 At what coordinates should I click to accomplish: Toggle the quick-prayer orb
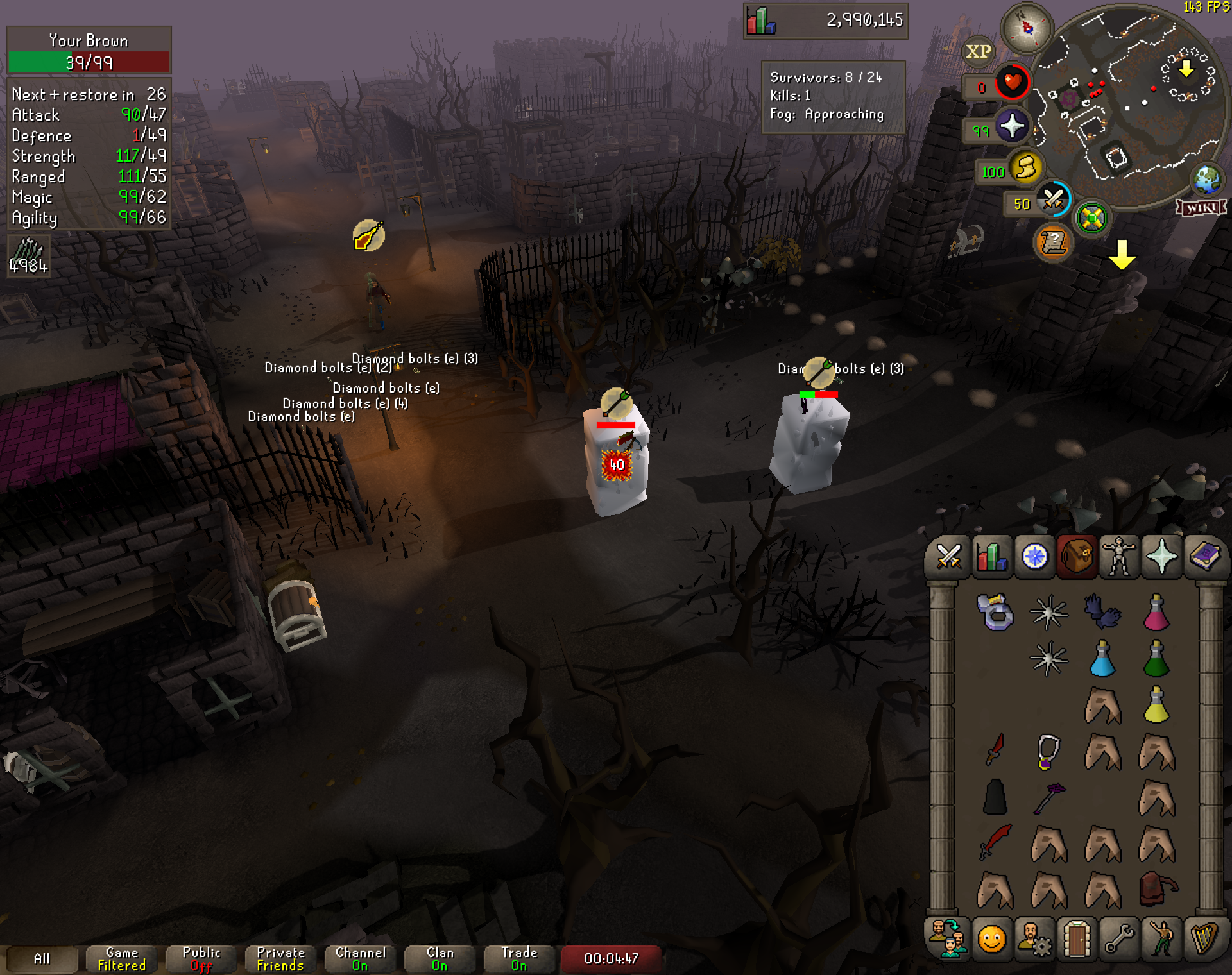1012,126
